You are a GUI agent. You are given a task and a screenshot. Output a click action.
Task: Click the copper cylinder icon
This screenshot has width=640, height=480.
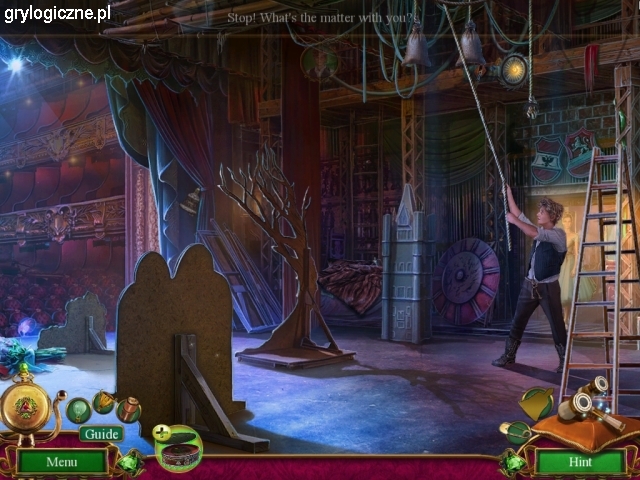click(x=128, y=408)
